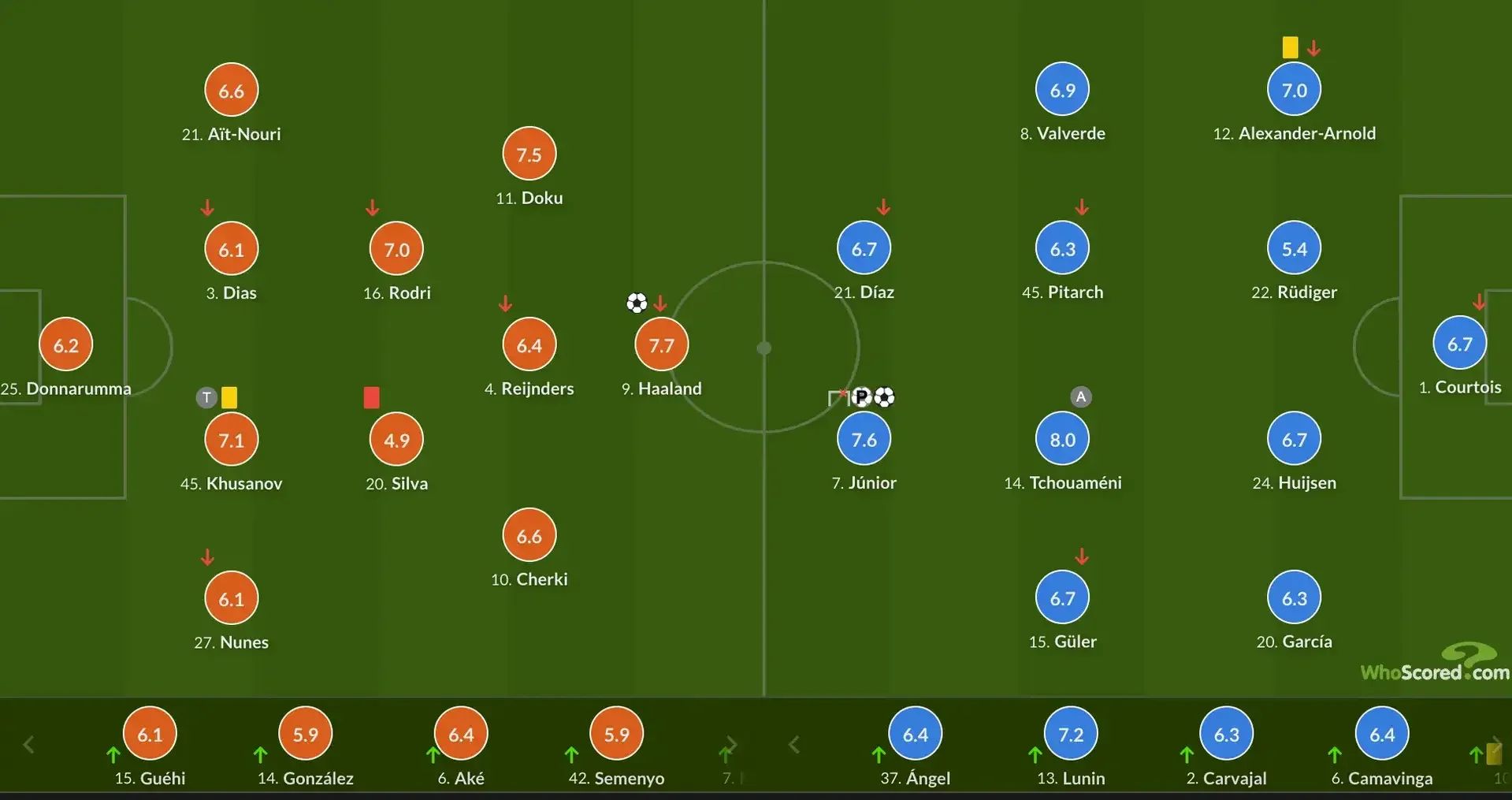
Task: Open Donnarumma's player marker
Action: (66, 344)
